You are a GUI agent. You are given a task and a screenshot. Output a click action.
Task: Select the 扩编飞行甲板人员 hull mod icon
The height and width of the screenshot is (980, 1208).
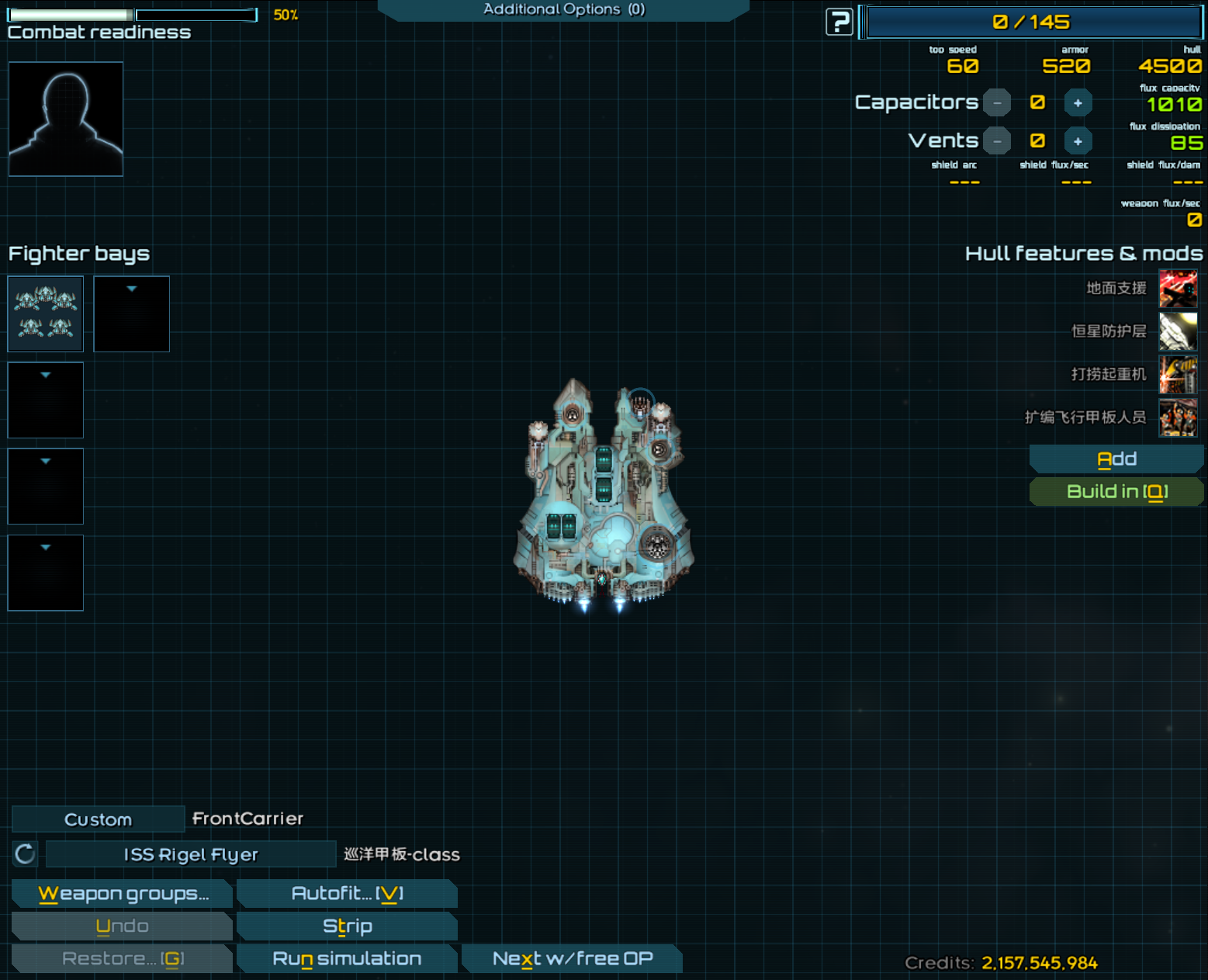pyautogui.click(x=1178, y=417)
